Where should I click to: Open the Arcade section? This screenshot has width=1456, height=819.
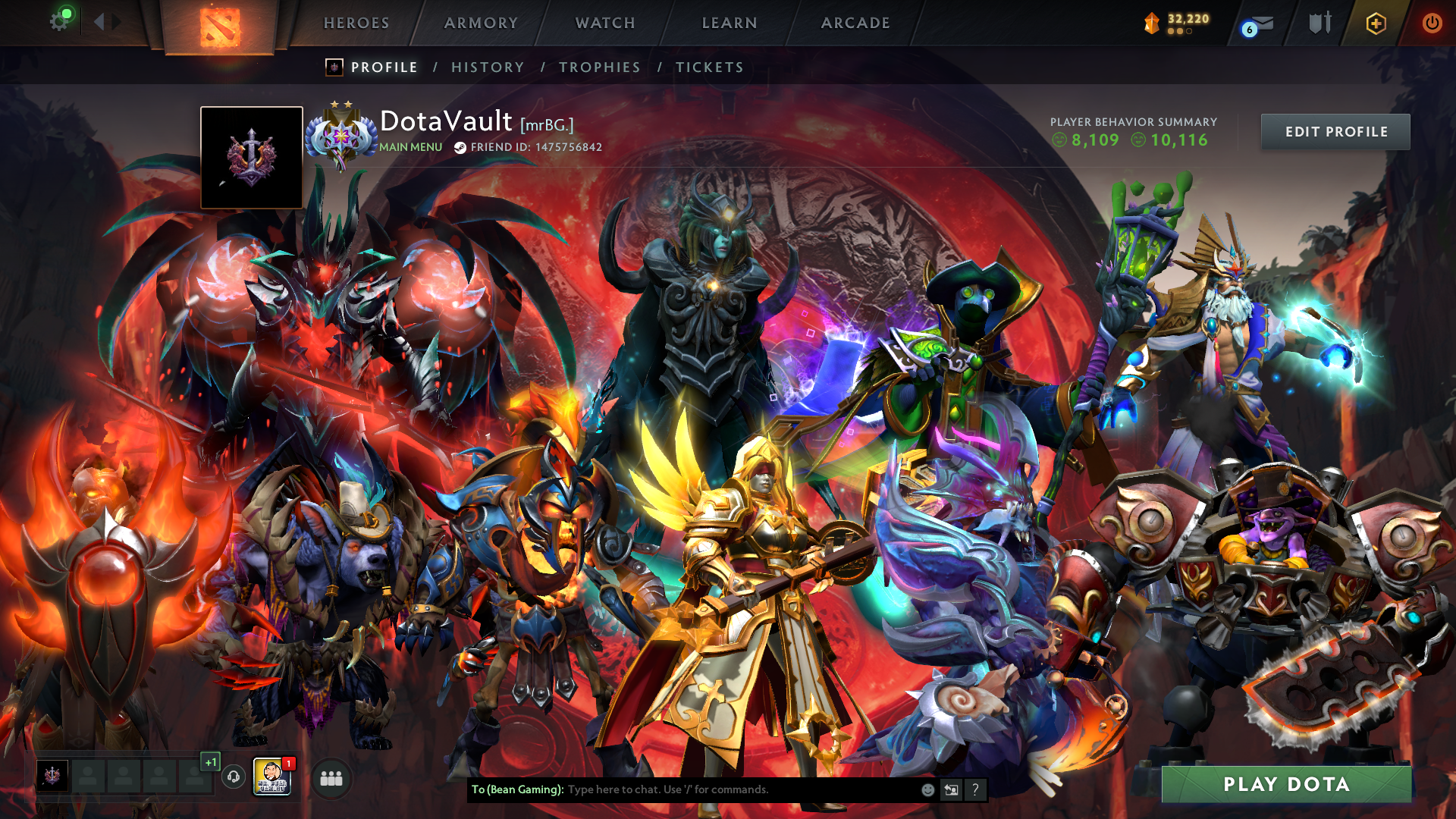[855, 23]
